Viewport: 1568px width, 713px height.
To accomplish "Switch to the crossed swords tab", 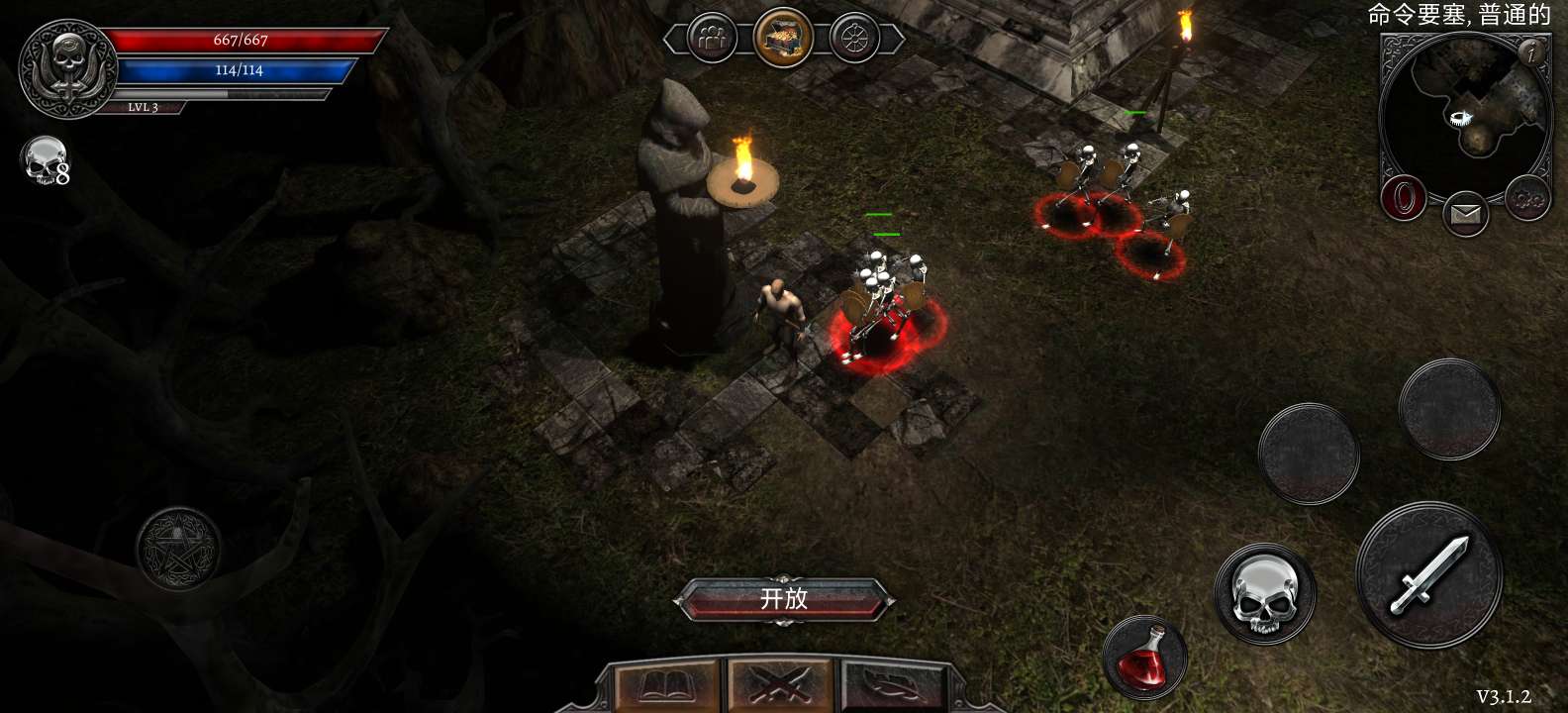I will 781,687.
